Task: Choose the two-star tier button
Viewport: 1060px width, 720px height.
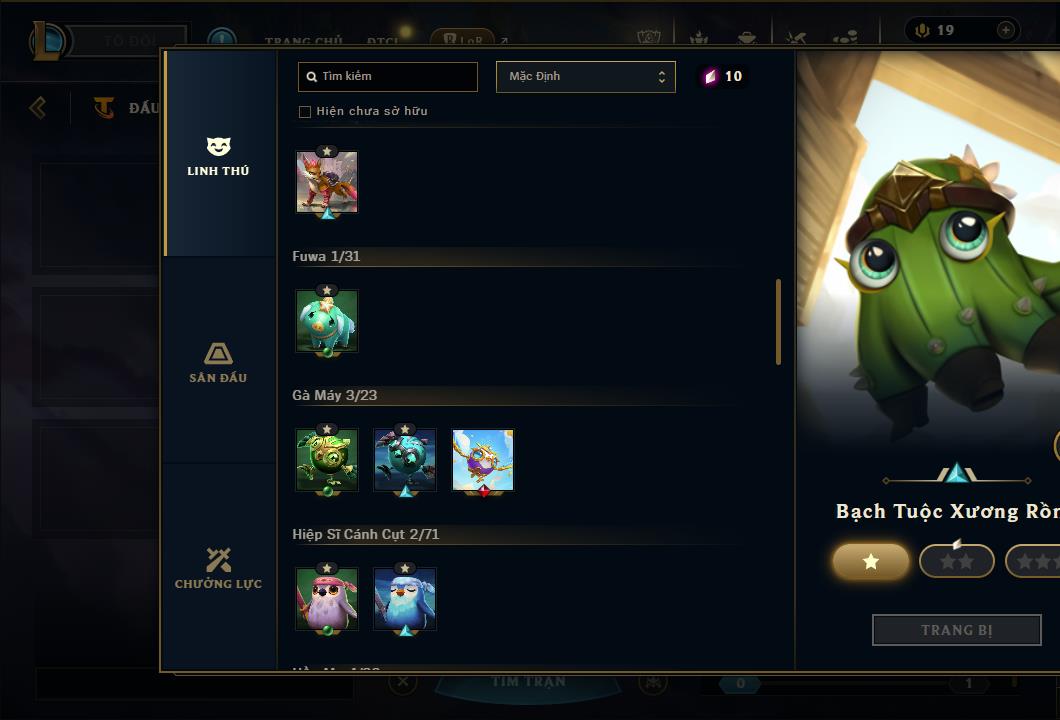Action: click(956, 562)
